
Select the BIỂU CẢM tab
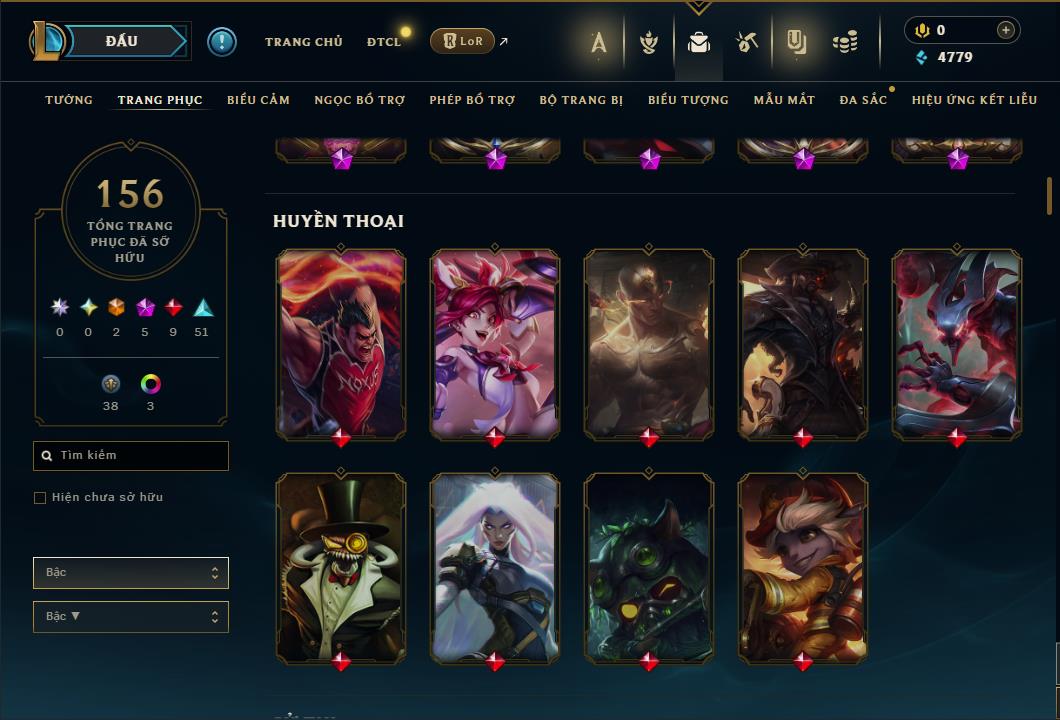pyautogui.click(x=258, y=100)
